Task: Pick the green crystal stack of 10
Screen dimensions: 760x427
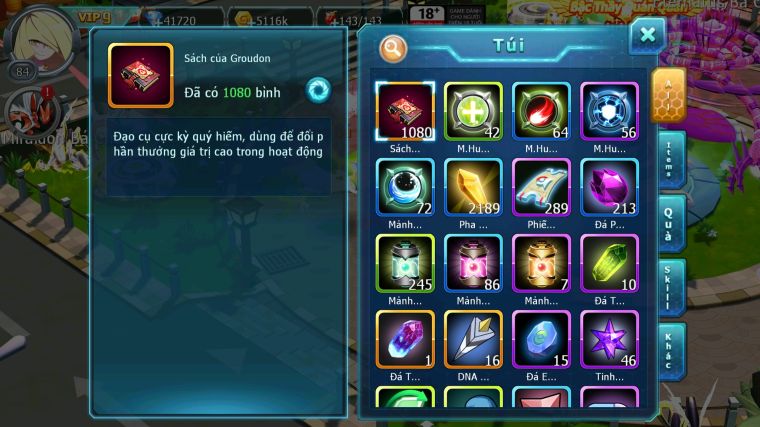Action: tap(609, 263)
